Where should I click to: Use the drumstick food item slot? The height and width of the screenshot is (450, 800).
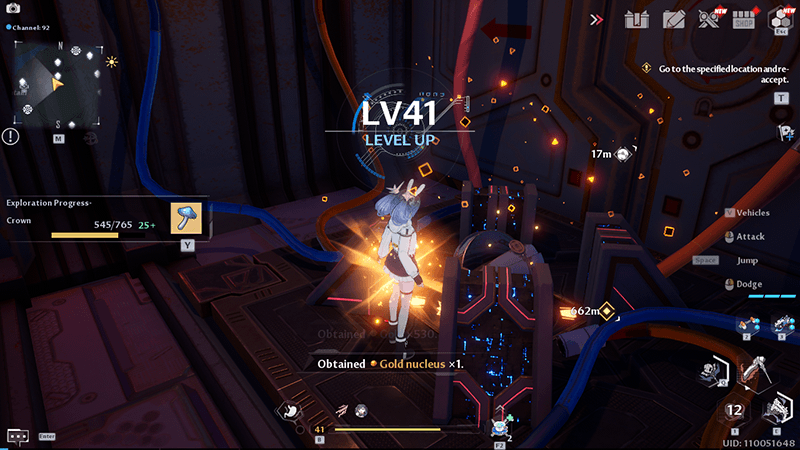tap(289, 408)
